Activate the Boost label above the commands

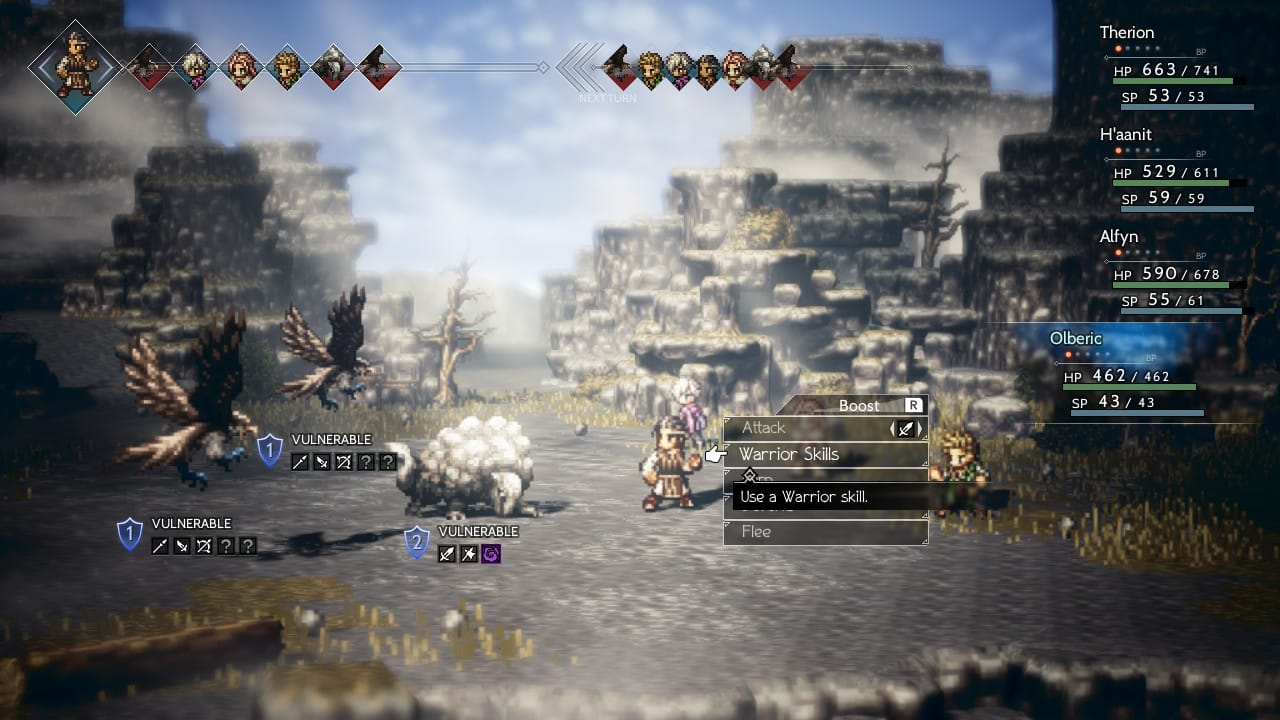[x=860, y=405]
